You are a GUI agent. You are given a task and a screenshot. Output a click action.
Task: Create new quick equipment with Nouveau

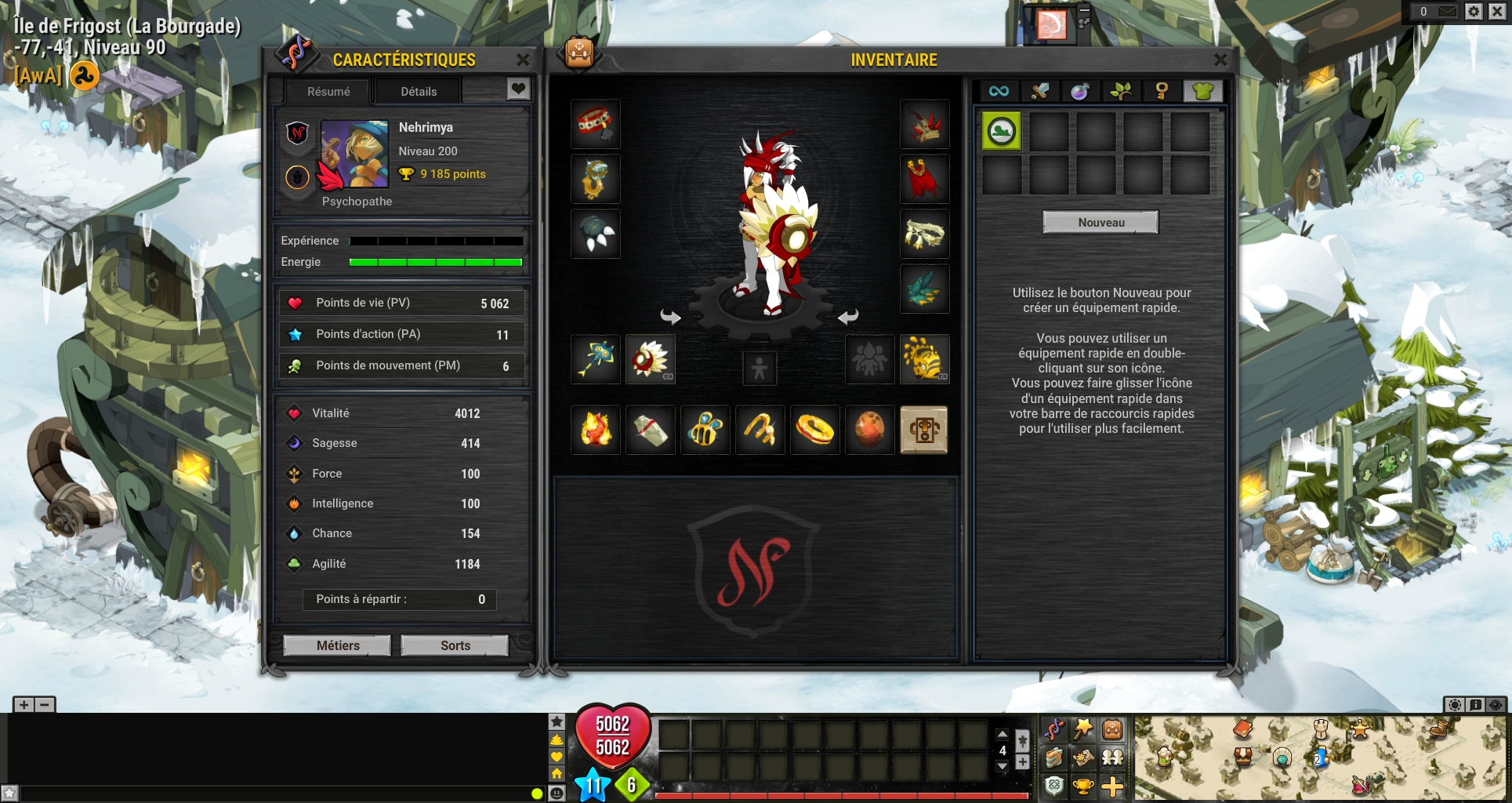tap(1100, 223)
